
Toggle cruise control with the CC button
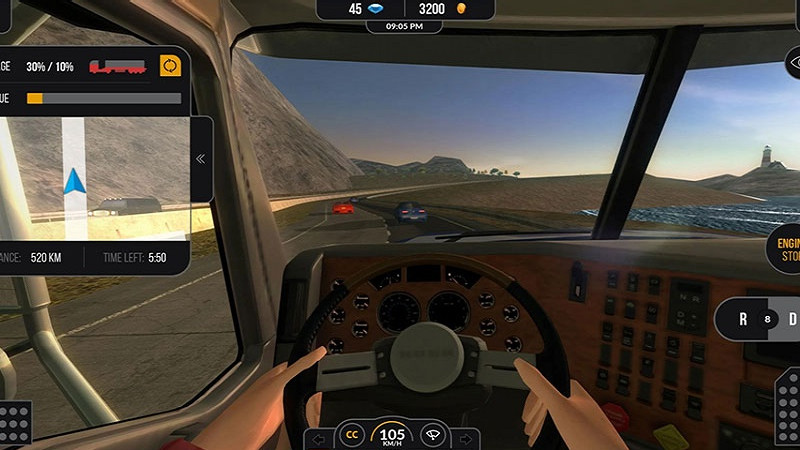351,435
